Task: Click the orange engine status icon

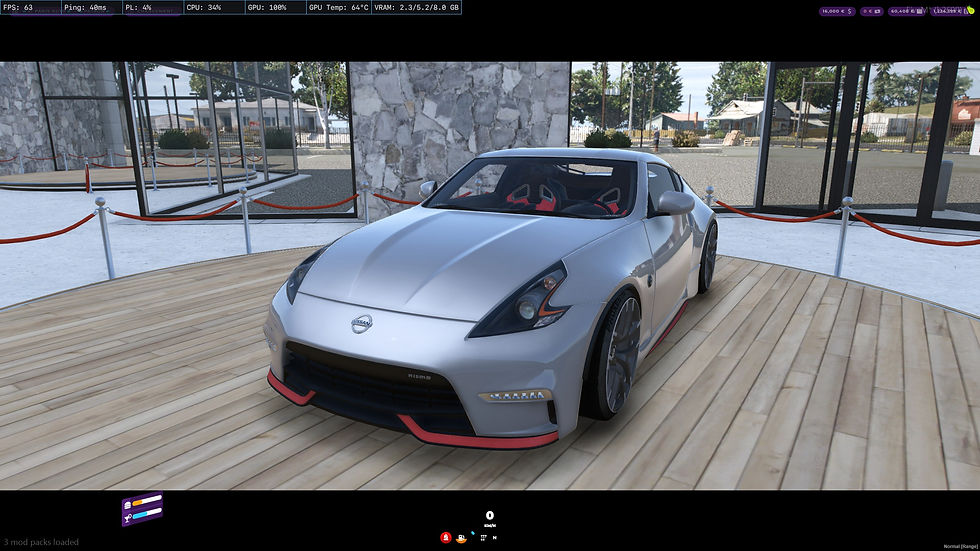Action: coord(461,538)
